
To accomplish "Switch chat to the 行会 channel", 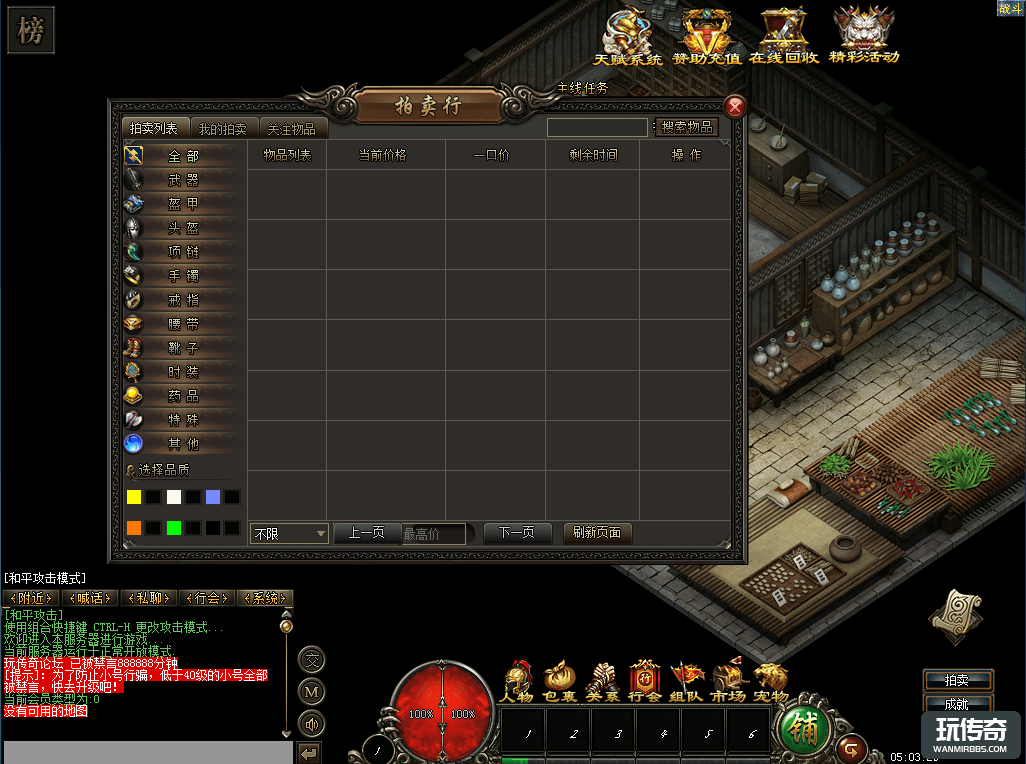I will tap(207, 598).
